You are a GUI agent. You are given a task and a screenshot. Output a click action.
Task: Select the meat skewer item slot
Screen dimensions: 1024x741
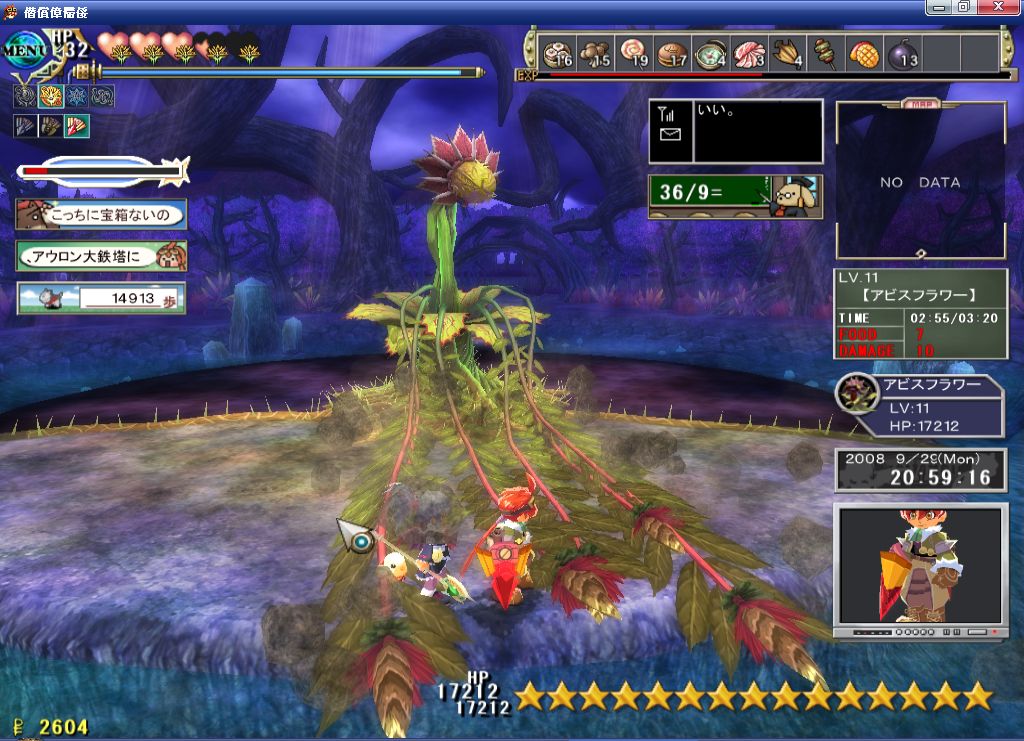825,52
